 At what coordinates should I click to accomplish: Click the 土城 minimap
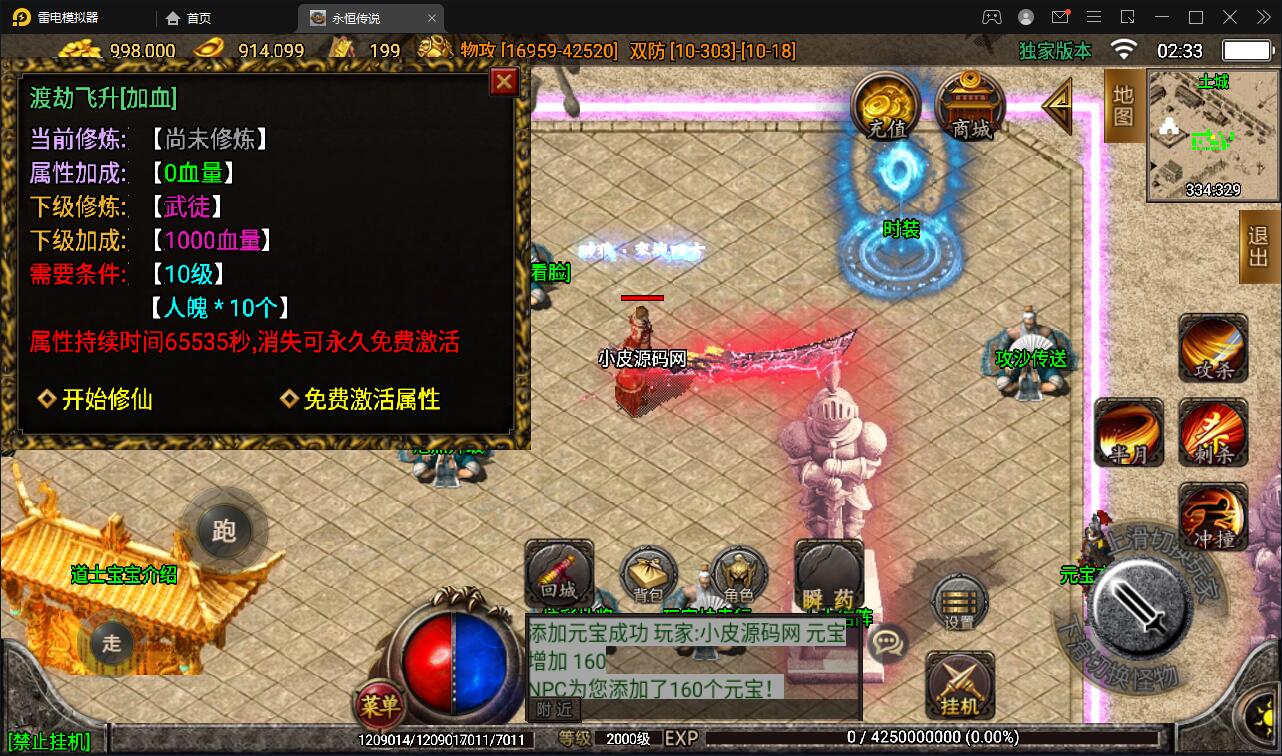[x=1211, y=135]
